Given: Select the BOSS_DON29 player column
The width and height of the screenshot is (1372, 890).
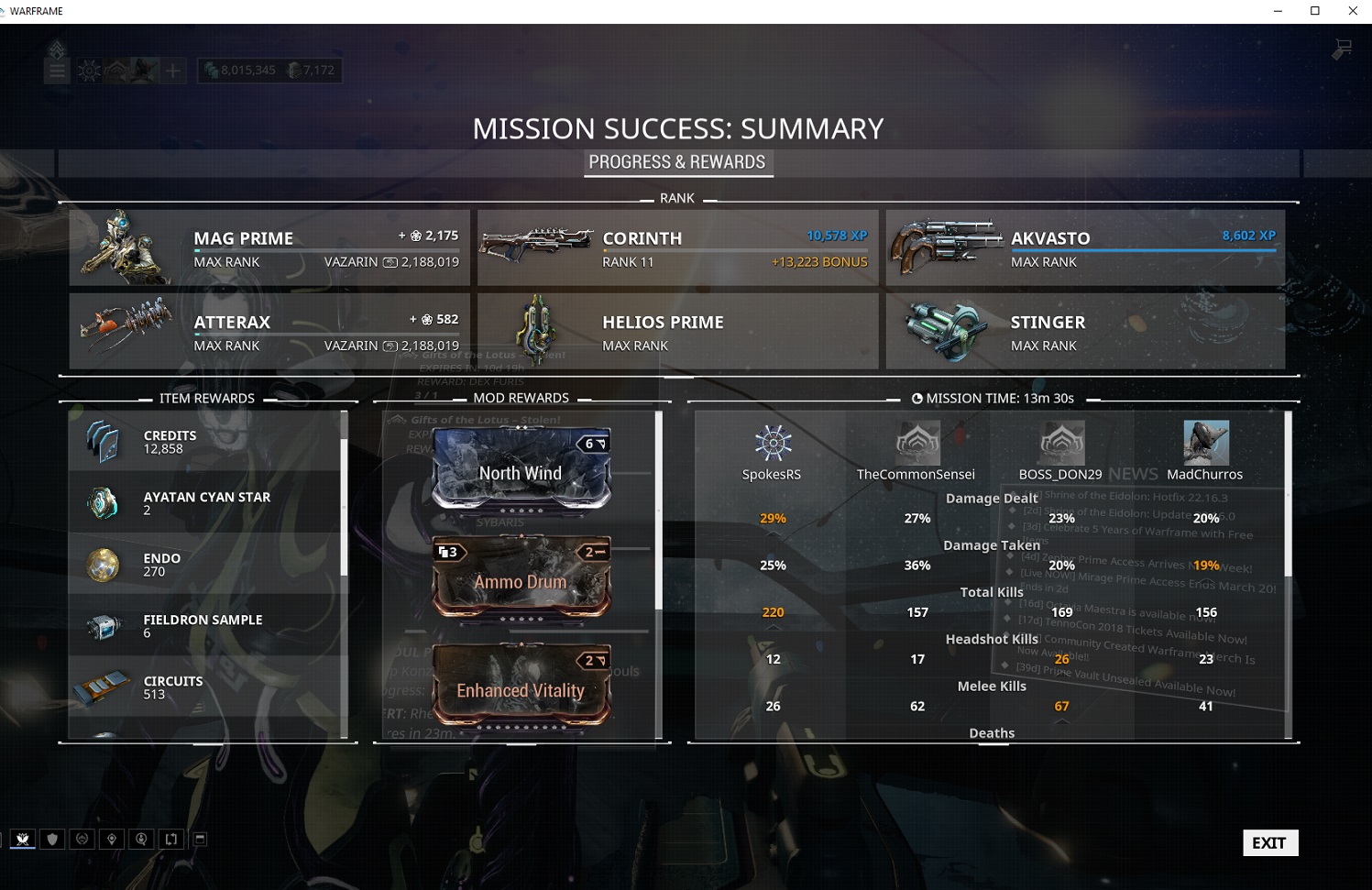Looking at the screenshot, I should 1060,451.
